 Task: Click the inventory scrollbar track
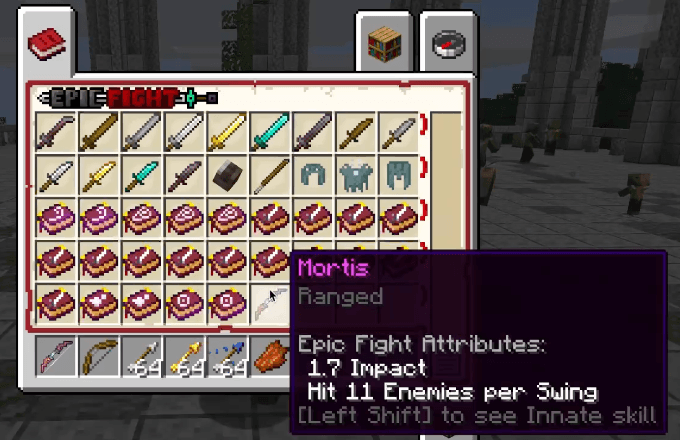pos(446,220)
